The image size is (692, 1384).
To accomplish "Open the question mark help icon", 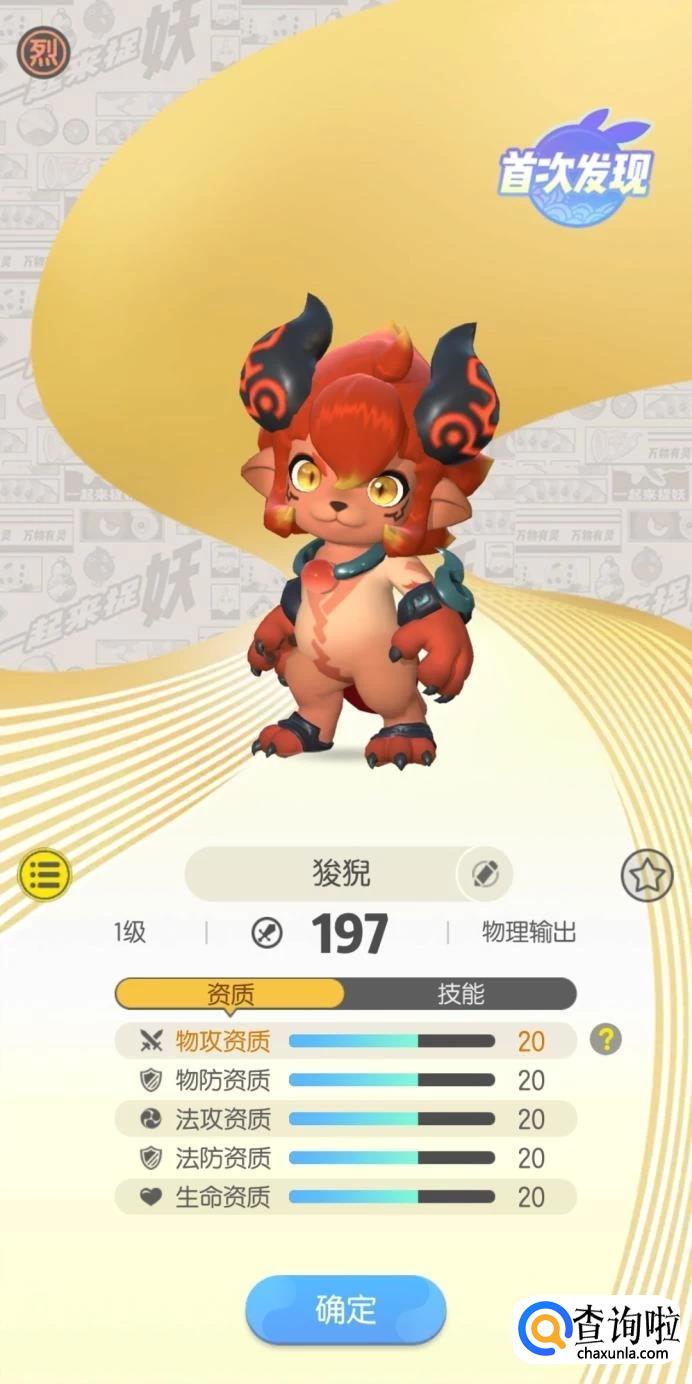I will click(605, 1040).
